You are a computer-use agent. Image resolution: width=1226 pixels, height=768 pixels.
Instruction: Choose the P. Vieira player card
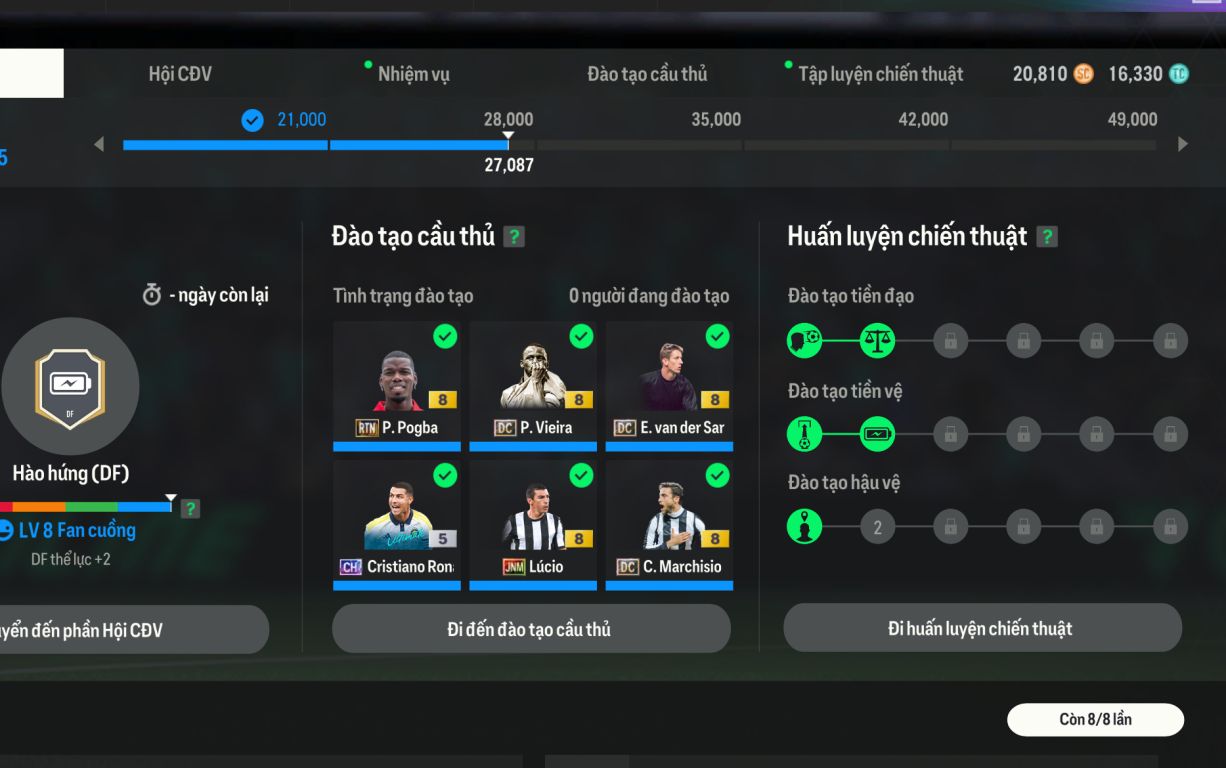coord(533,385)
